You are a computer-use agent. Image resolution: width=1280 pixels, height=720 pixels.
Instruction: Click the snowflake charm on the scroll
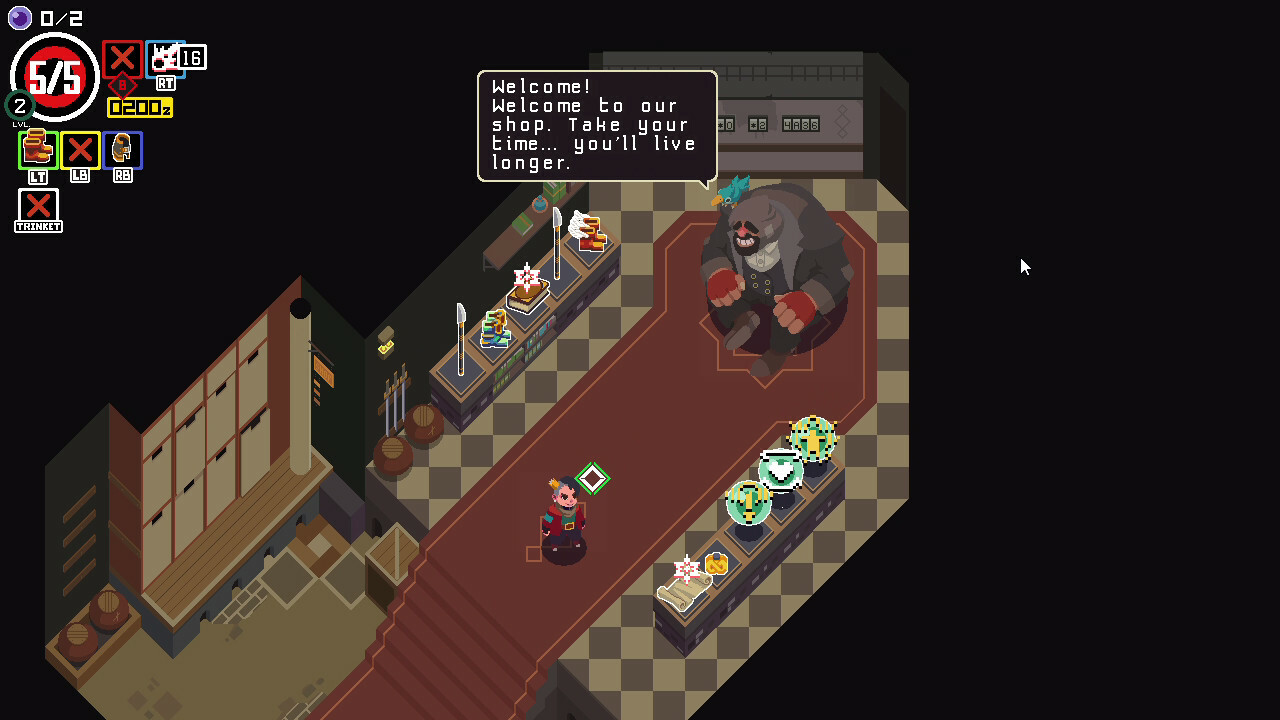pyautogui.click(x=688, y=567)
